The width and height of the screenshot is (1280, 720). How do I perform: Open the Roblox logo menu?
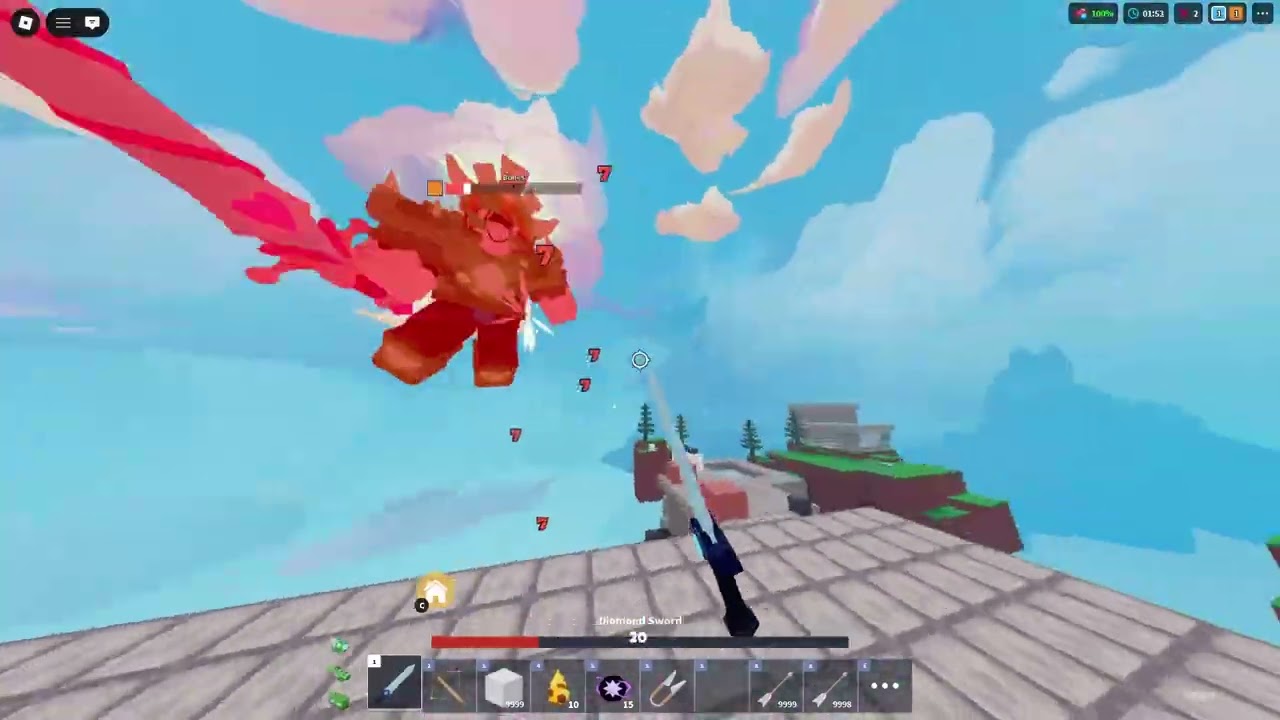pyautogui.click(x=25, y=22)
